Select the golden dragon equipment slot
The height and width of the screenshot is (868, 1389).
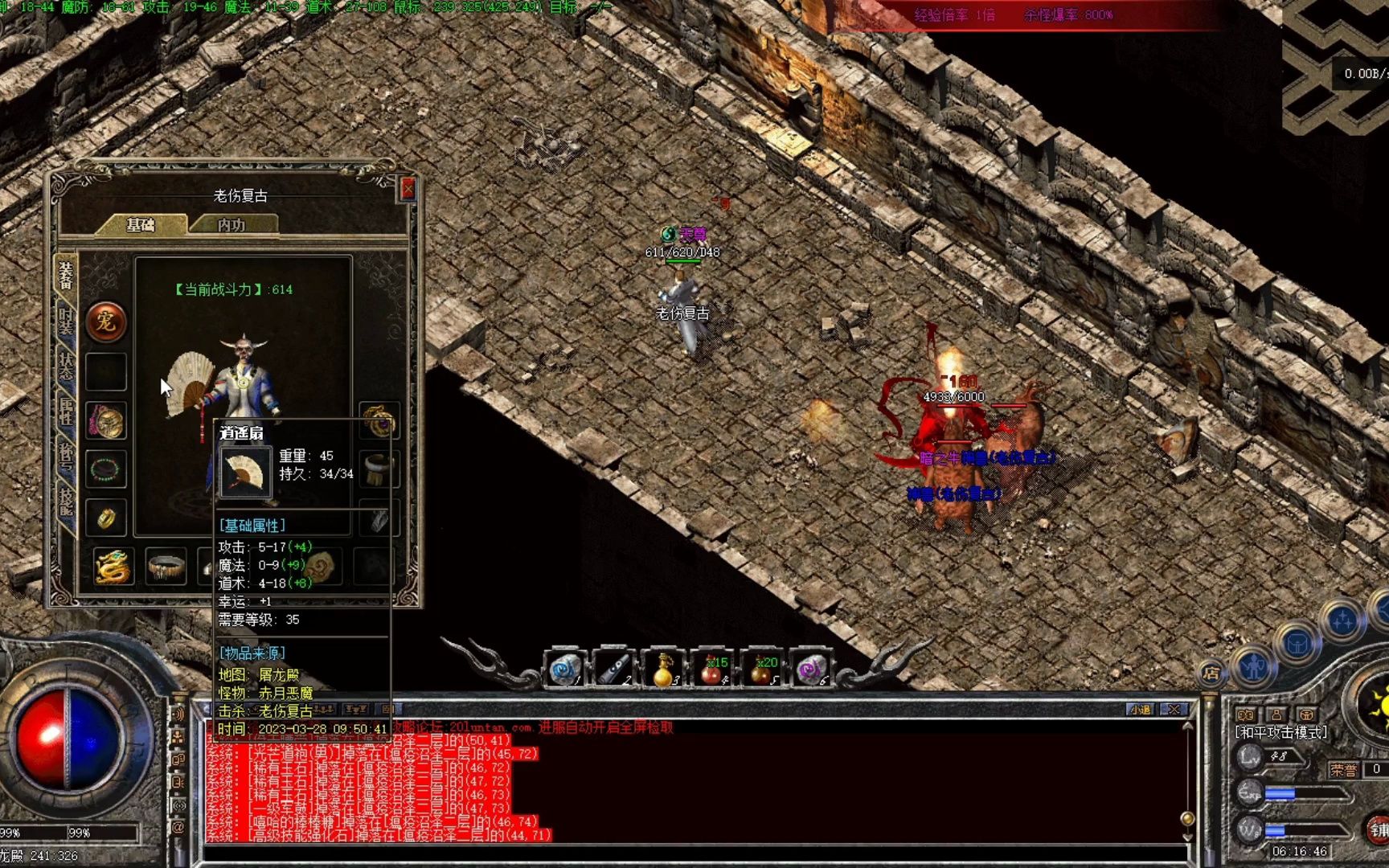113,567
